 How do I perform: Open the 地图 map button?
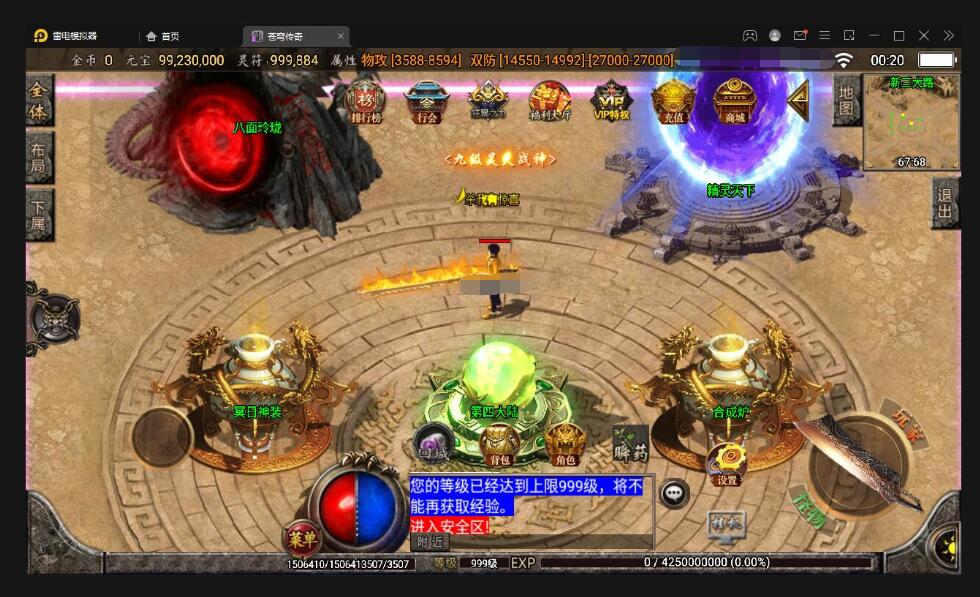click(846, 100)
